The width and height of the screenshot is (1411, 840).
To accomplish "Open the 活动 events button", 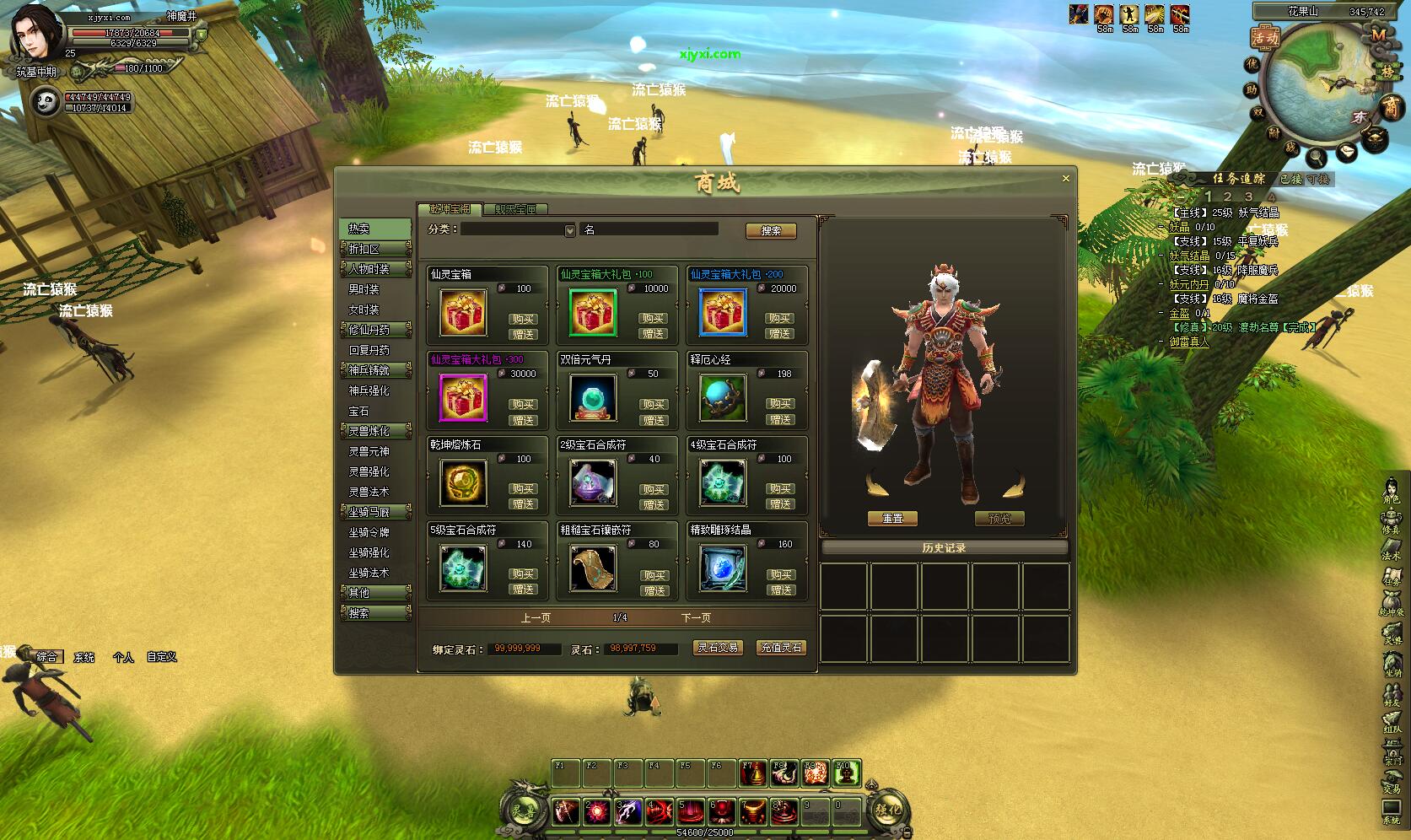I will (x=1265, y=37).
